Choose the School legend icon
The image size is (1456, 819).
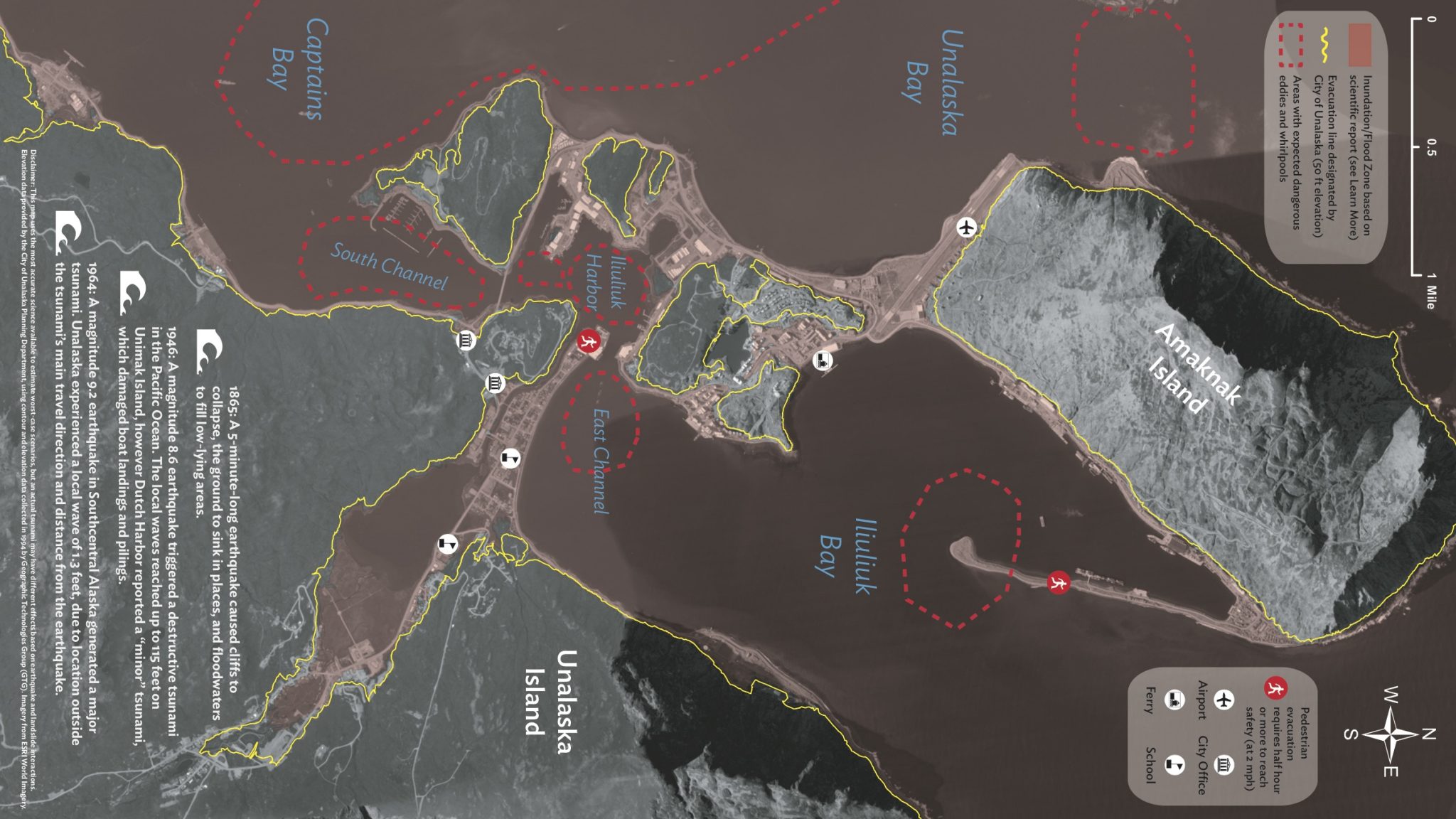point(1174,765)
